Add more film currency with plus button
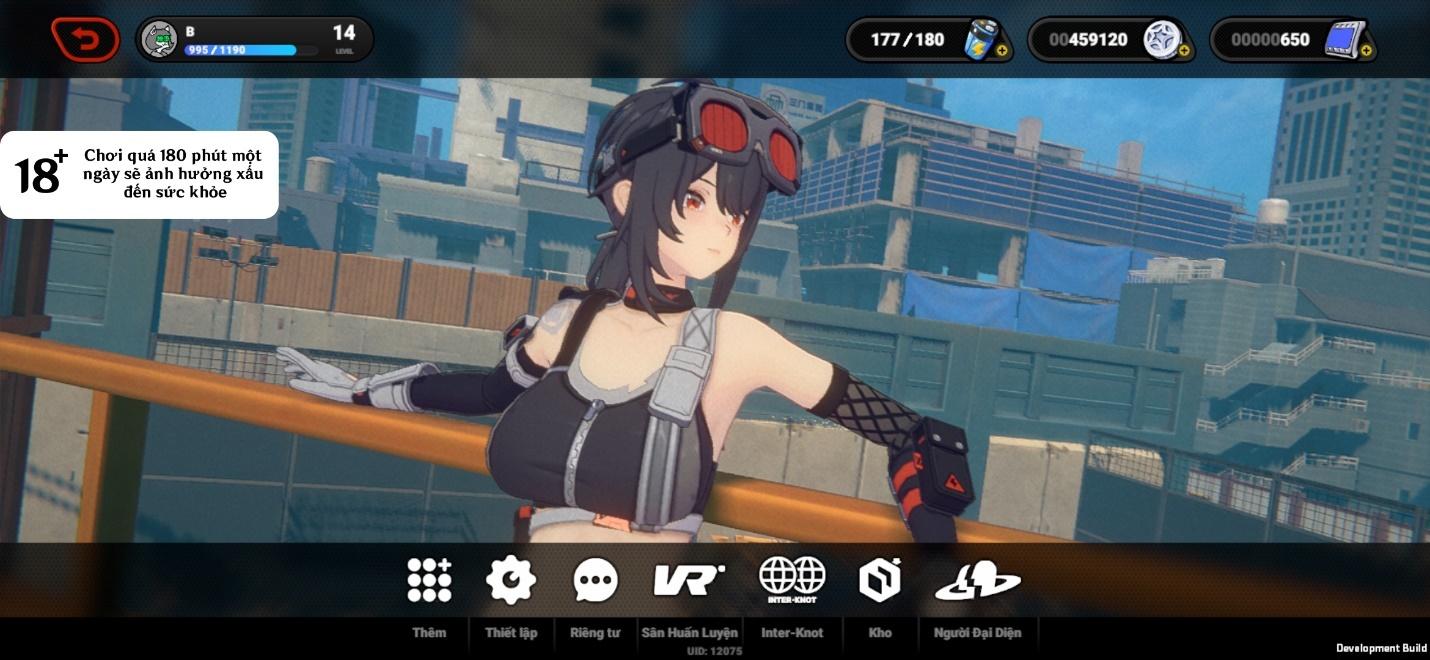 (1366, 51)
